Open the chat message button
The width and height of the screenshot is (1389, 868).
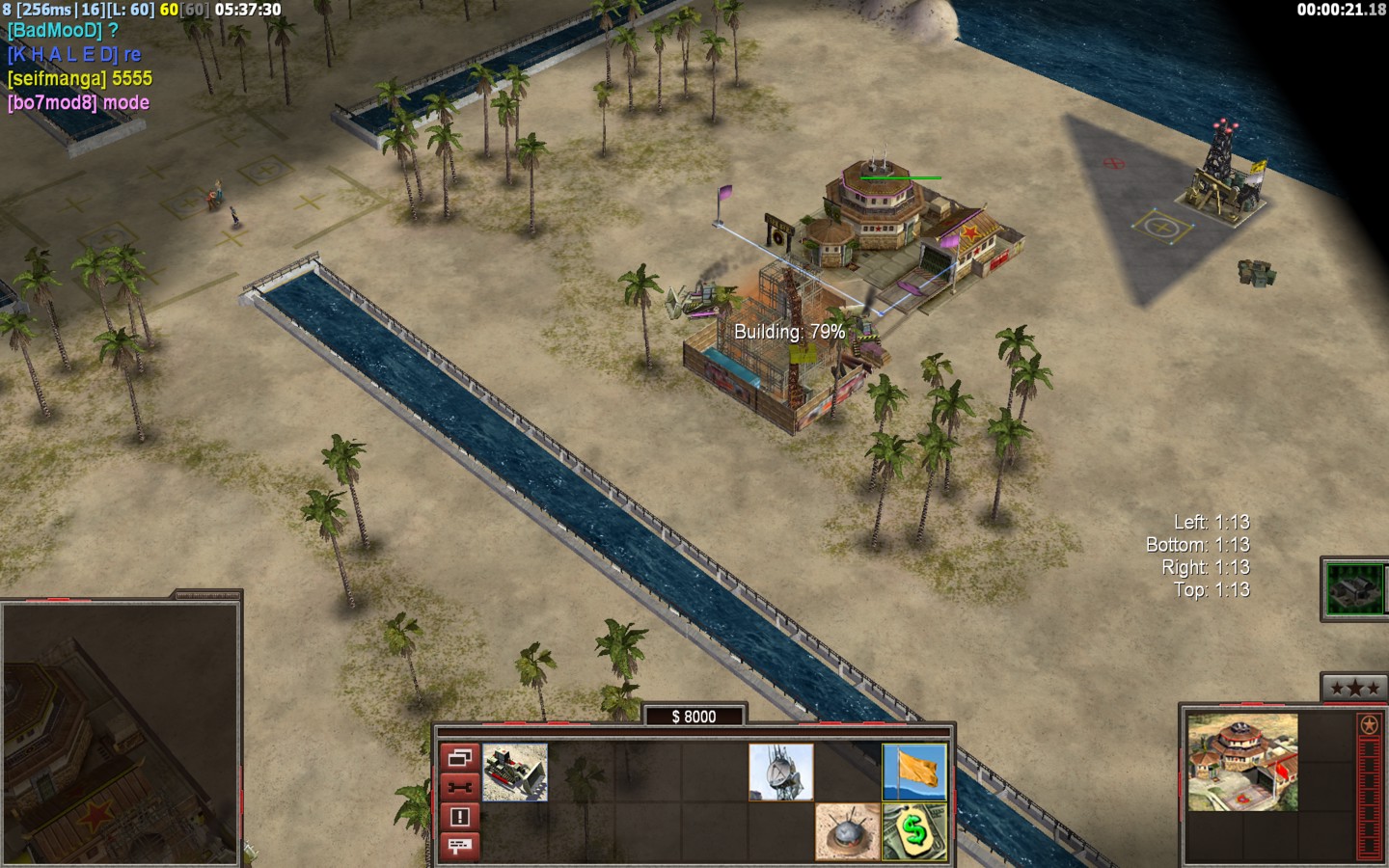[459, 847]
